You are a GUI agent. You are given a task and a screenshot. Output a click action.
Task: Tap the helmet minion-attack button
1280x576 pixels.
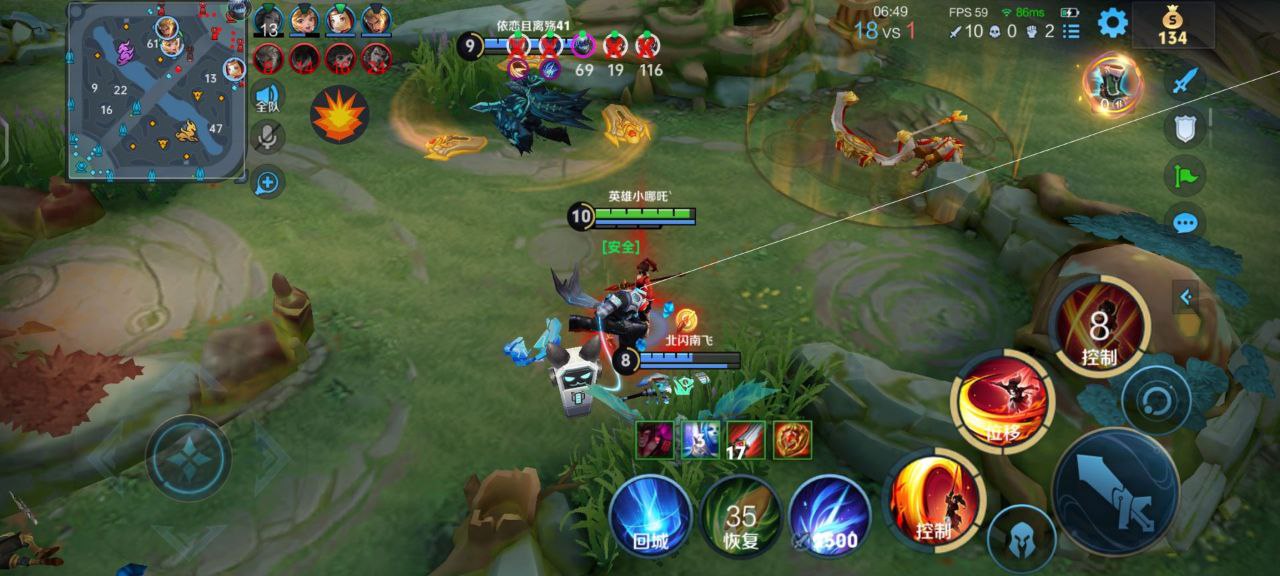tap(1021, 539)
